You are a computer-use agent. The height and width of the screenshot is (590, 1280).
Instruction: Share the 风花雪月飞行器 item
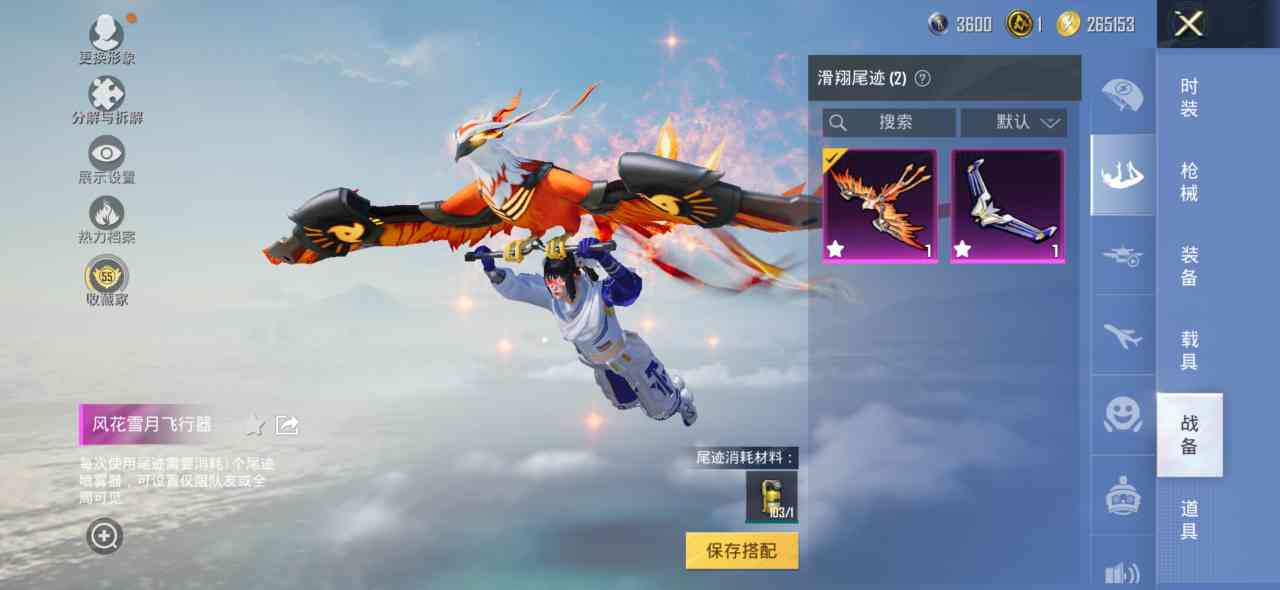(287, 425)
